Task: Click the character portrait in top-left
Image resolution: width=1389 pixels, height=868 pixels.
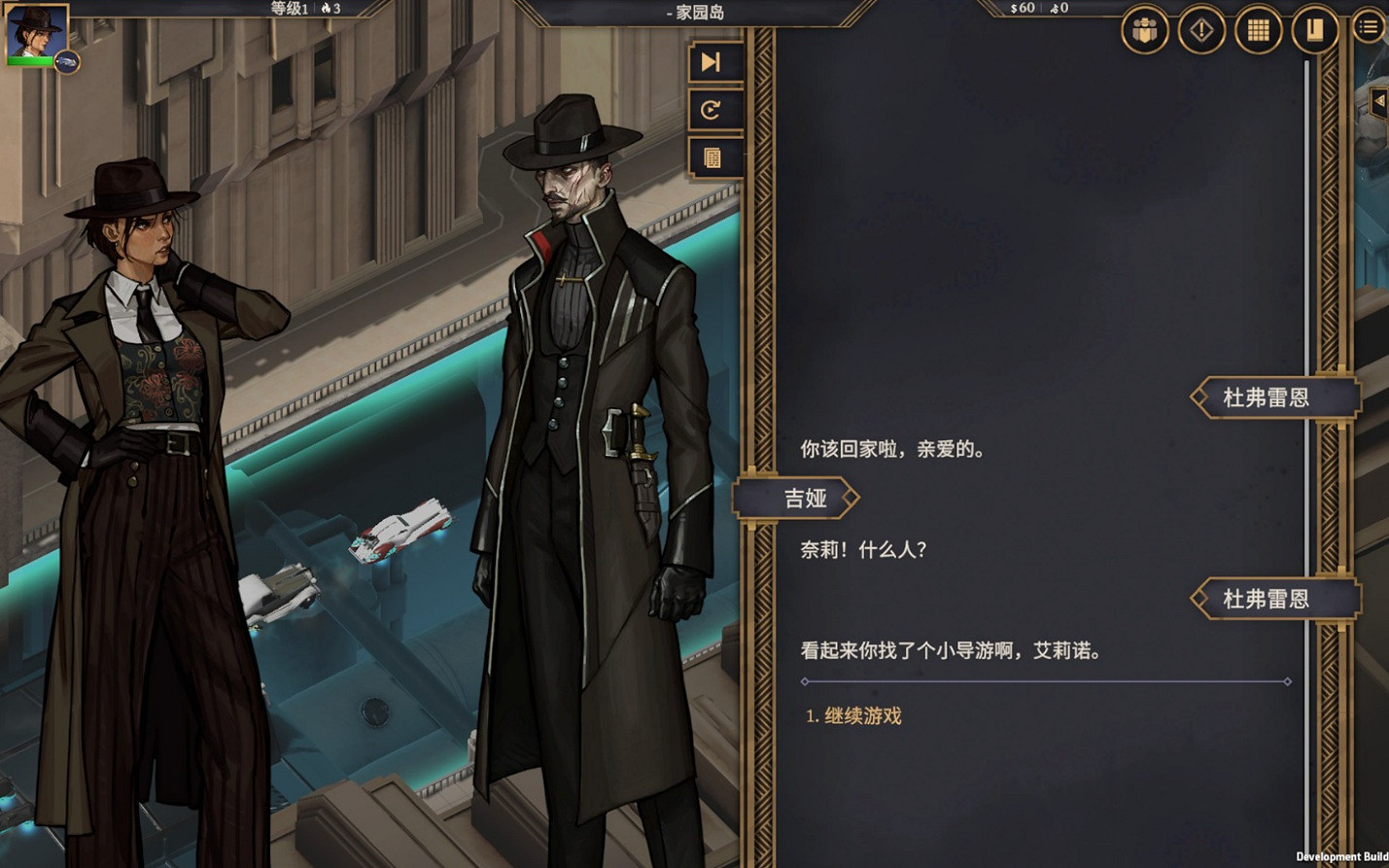Action: (x=35, y=32)
